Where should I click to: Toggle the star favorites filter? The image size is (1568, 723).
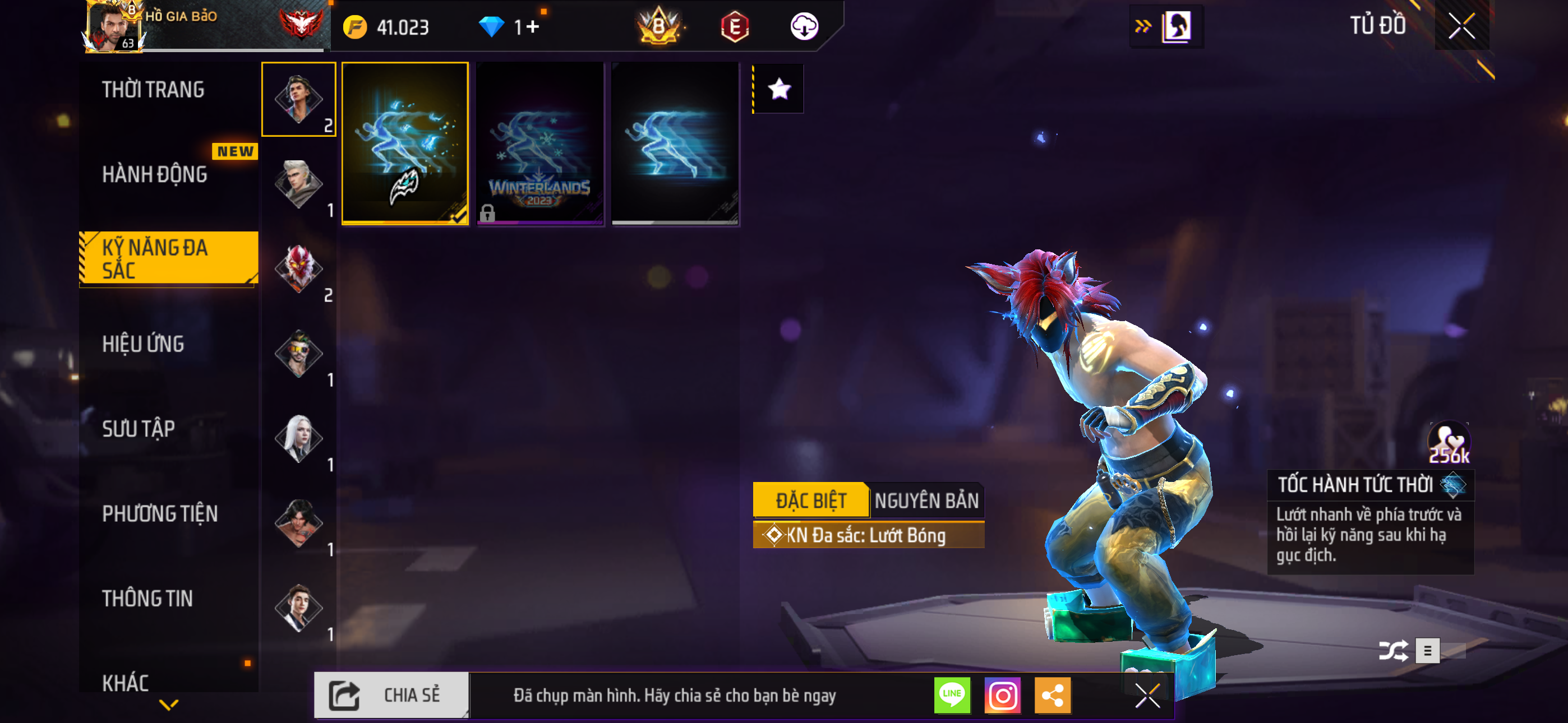(778, 90)
